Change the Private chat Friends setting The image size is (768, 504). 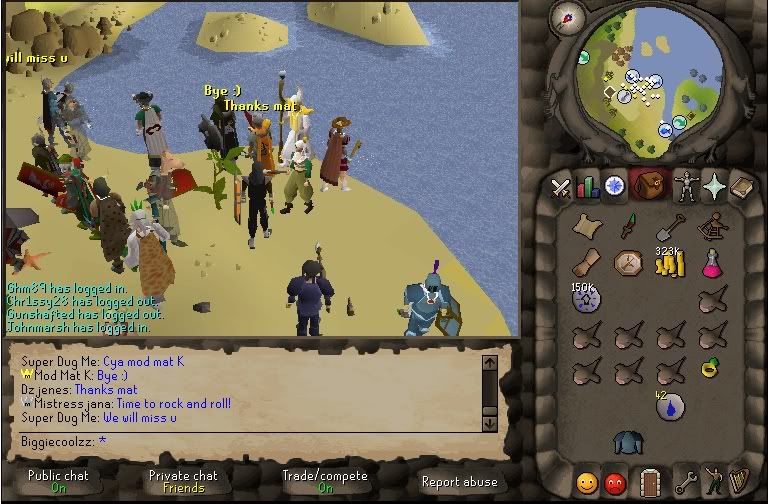click(x=183, y=481)
